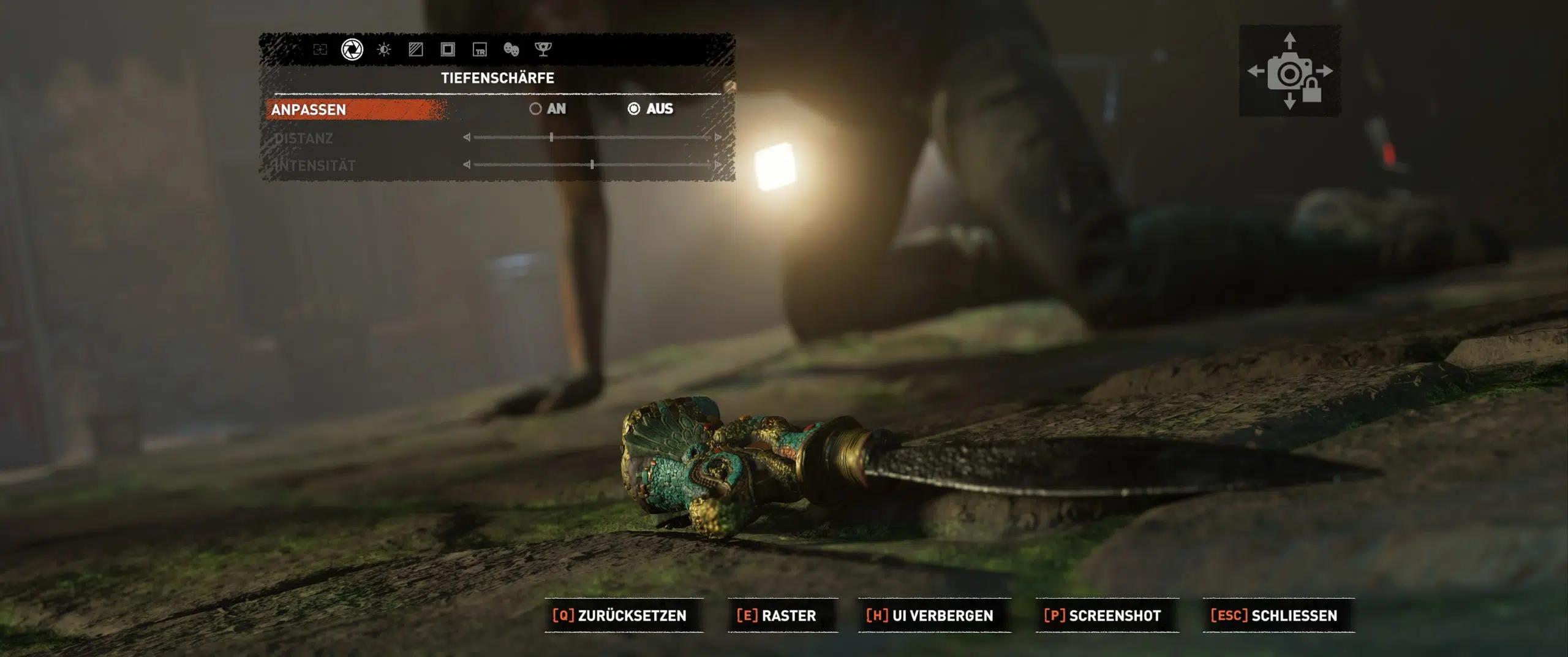Switch to the nested square frame tab
The width and height of the screenshot is (1568, 657).
(x=448, y=50)
